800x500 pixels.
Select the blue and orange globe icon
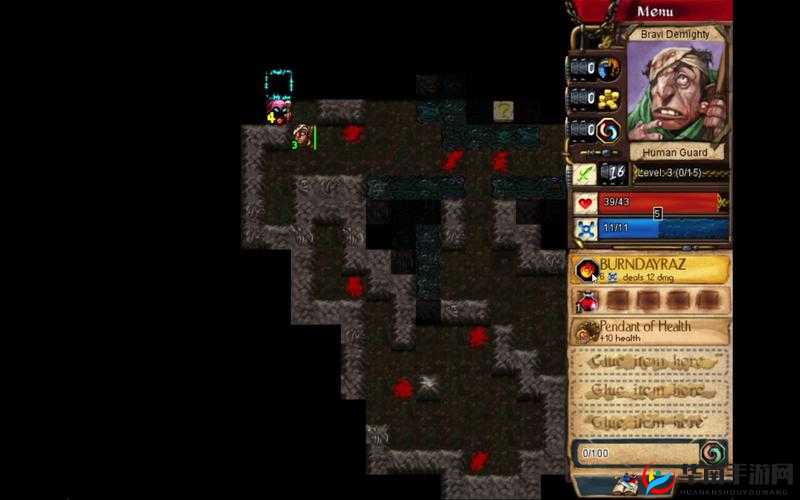tap(609, 68)
